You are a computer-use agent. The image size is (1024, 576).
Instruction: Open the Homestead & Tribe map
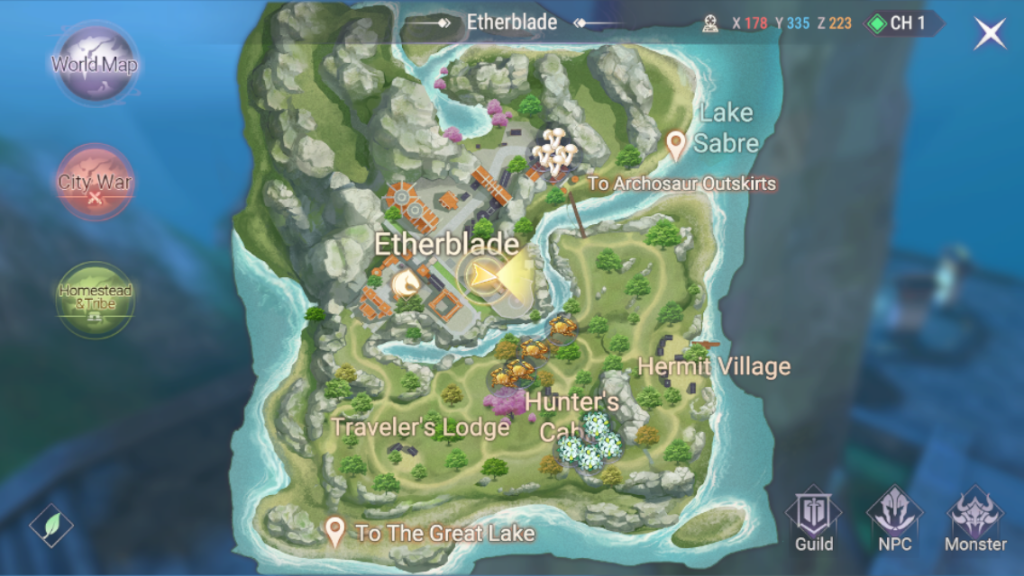95,298
